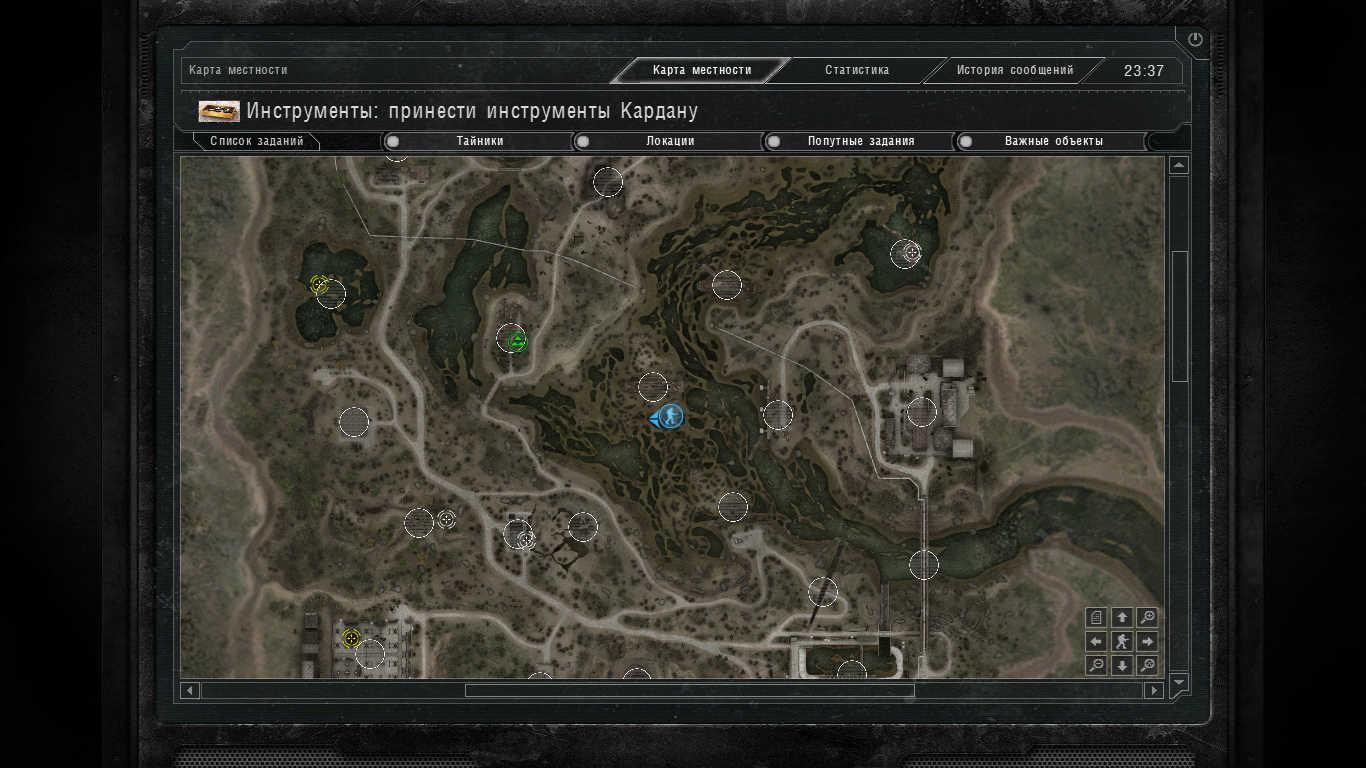Open the Список заданий task list
Screen dimensions: 1366x768
tap(256, 141)
